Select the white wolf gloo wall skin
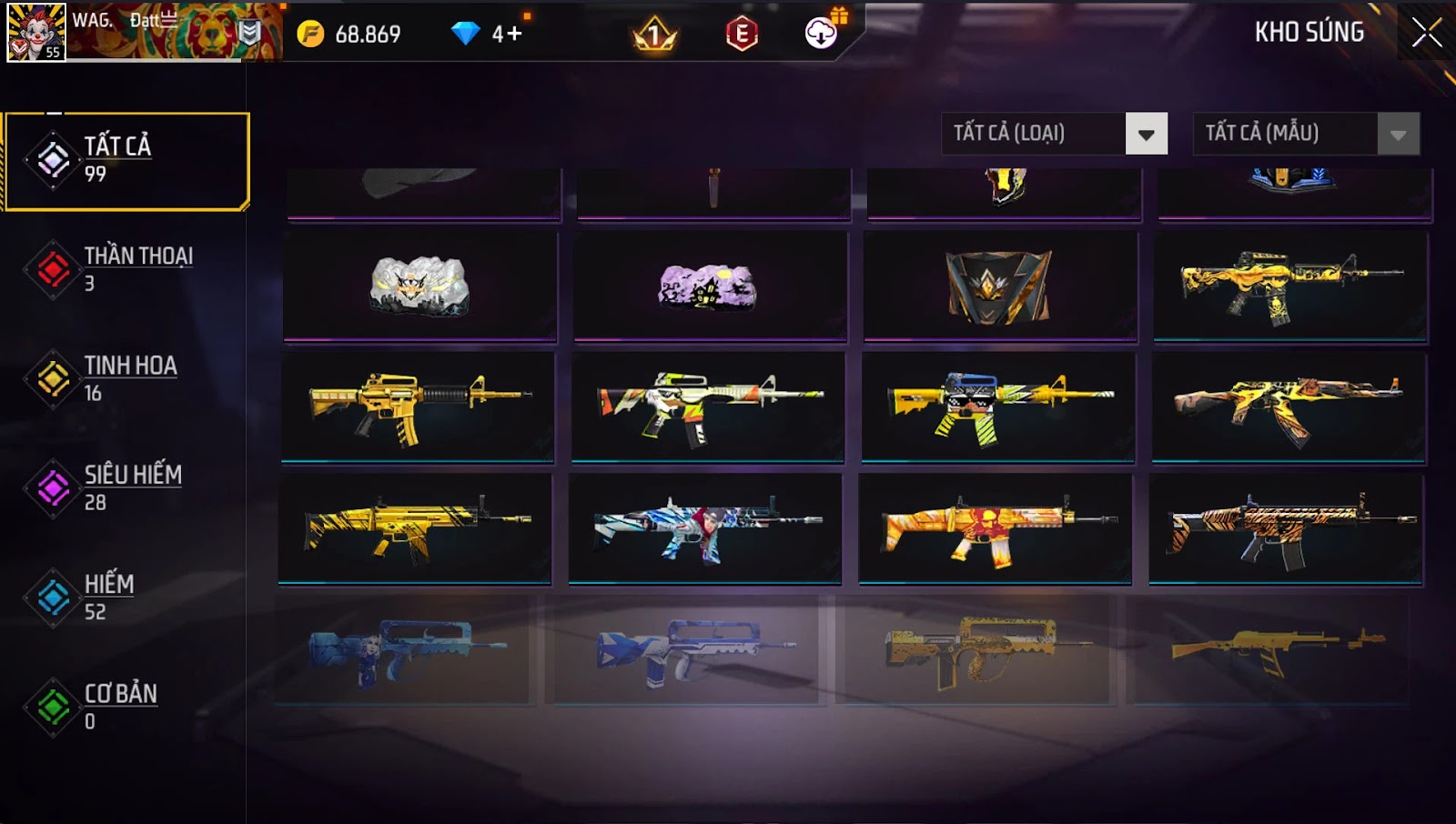1456x824 pixels. pos(420,286)
